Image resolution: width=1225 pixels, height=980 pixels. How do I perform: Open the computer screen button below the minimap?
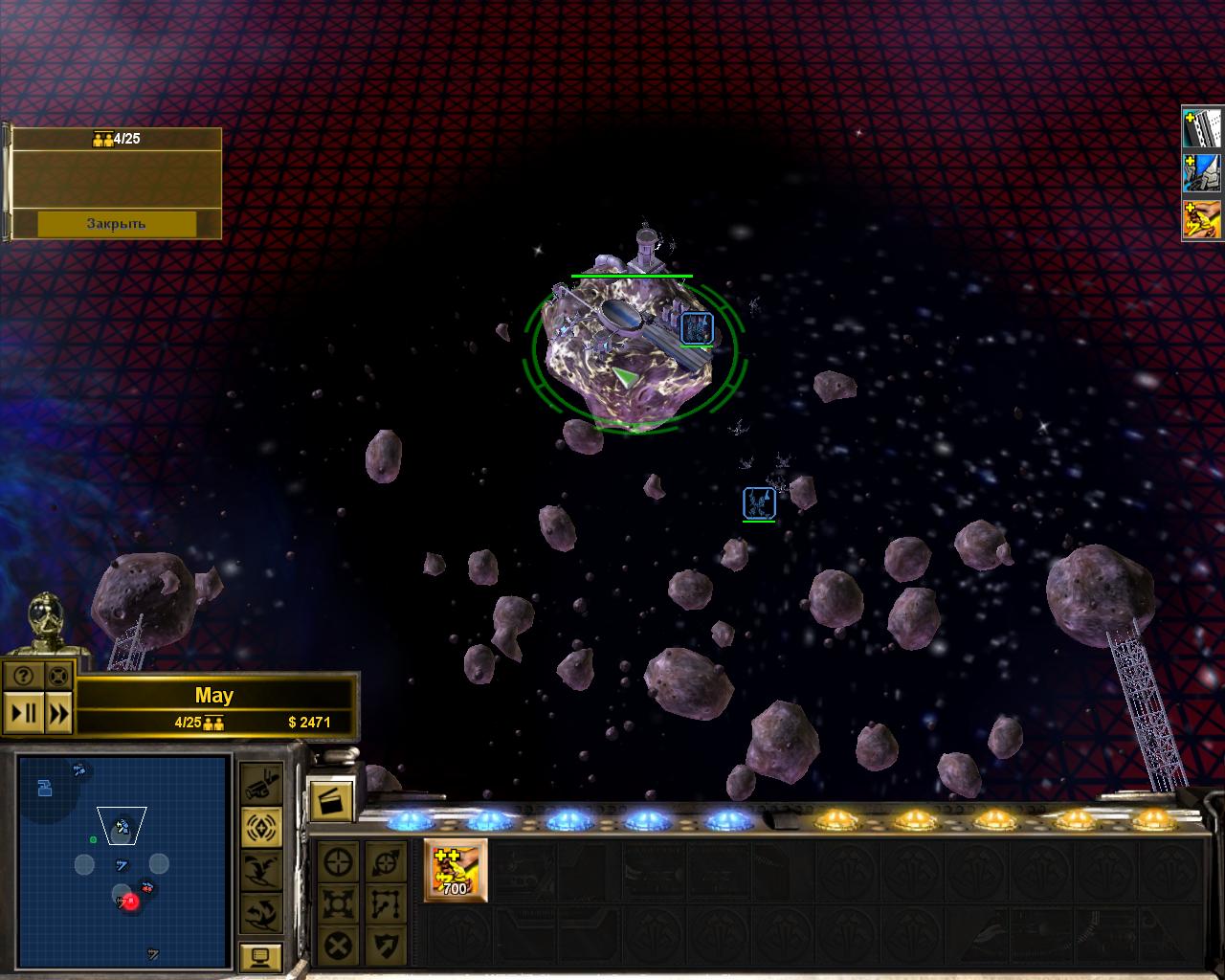click(x=261, y=955)
